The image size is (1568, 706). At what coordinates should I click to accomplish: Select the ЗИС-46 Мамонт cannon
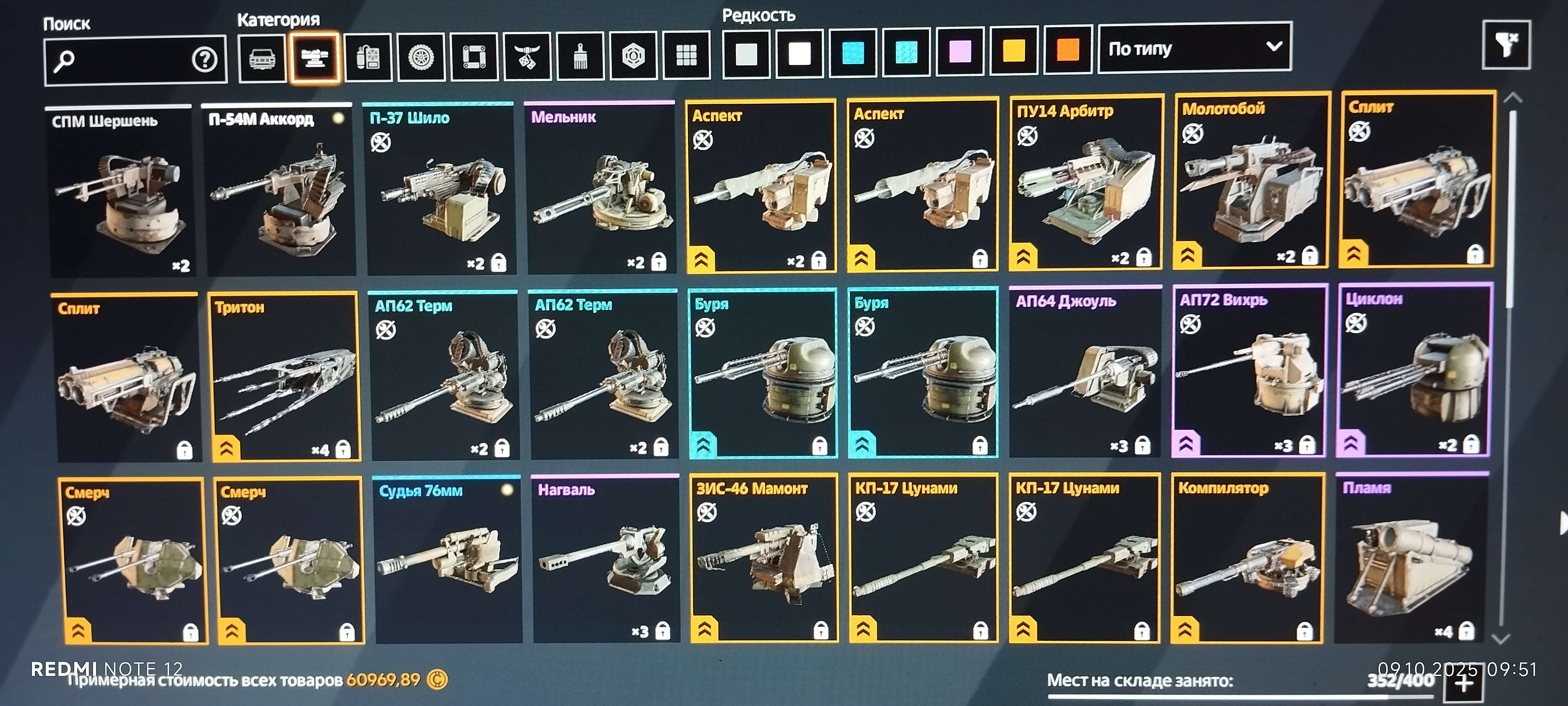763,557
